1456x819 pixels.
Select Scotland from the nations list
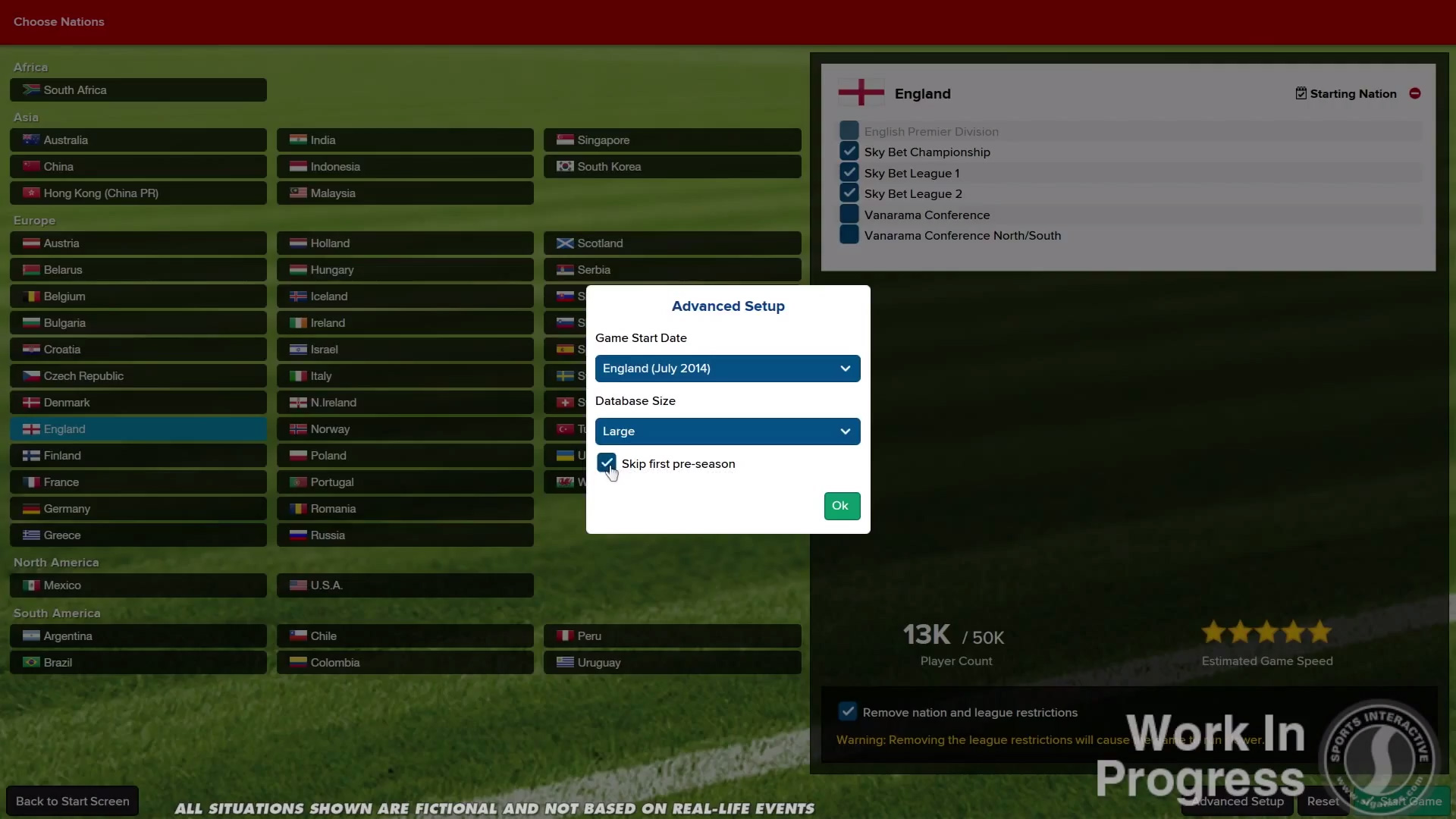(672, 243)
